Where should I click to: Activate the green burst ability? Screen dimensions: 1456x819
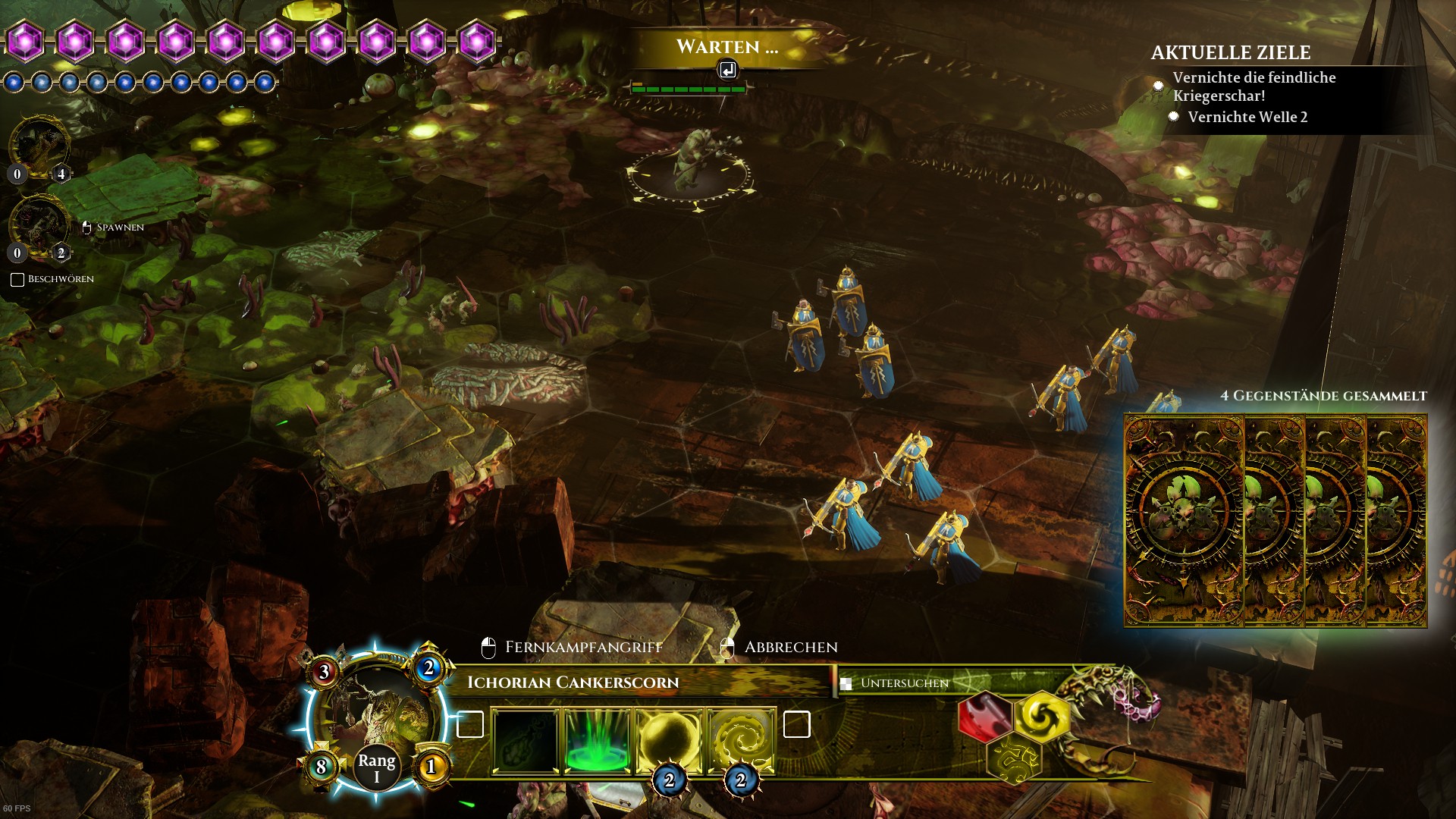point(597,740)
